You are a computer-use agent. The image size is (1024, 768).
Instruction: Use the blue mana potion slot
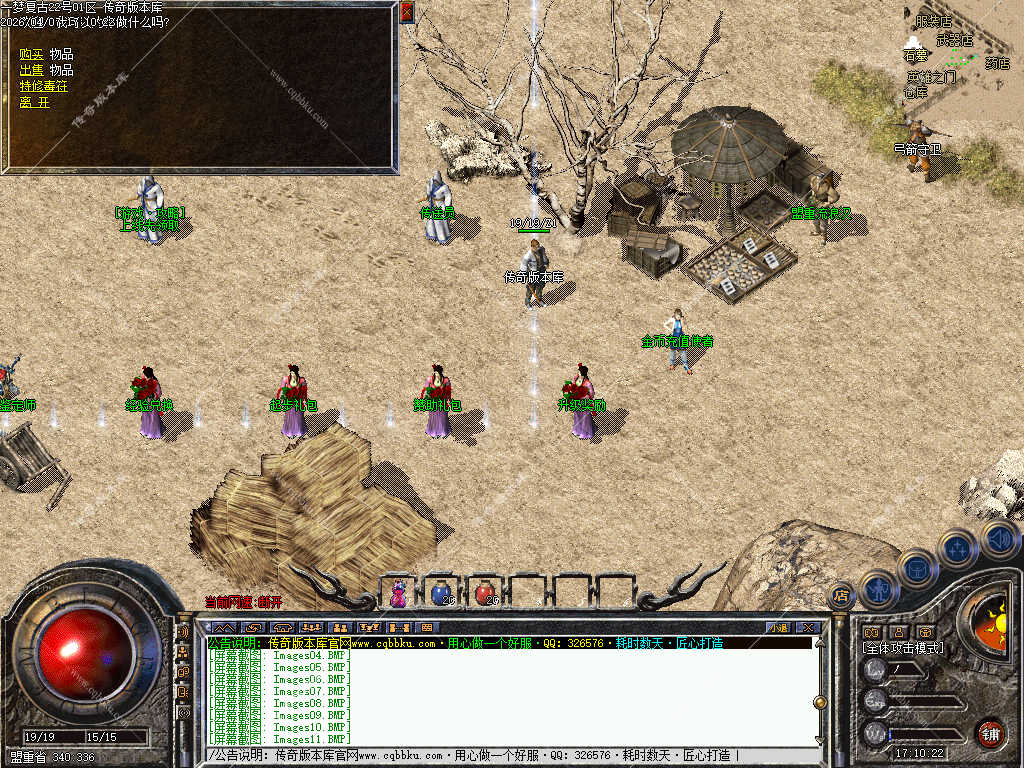tap(441, 593)
